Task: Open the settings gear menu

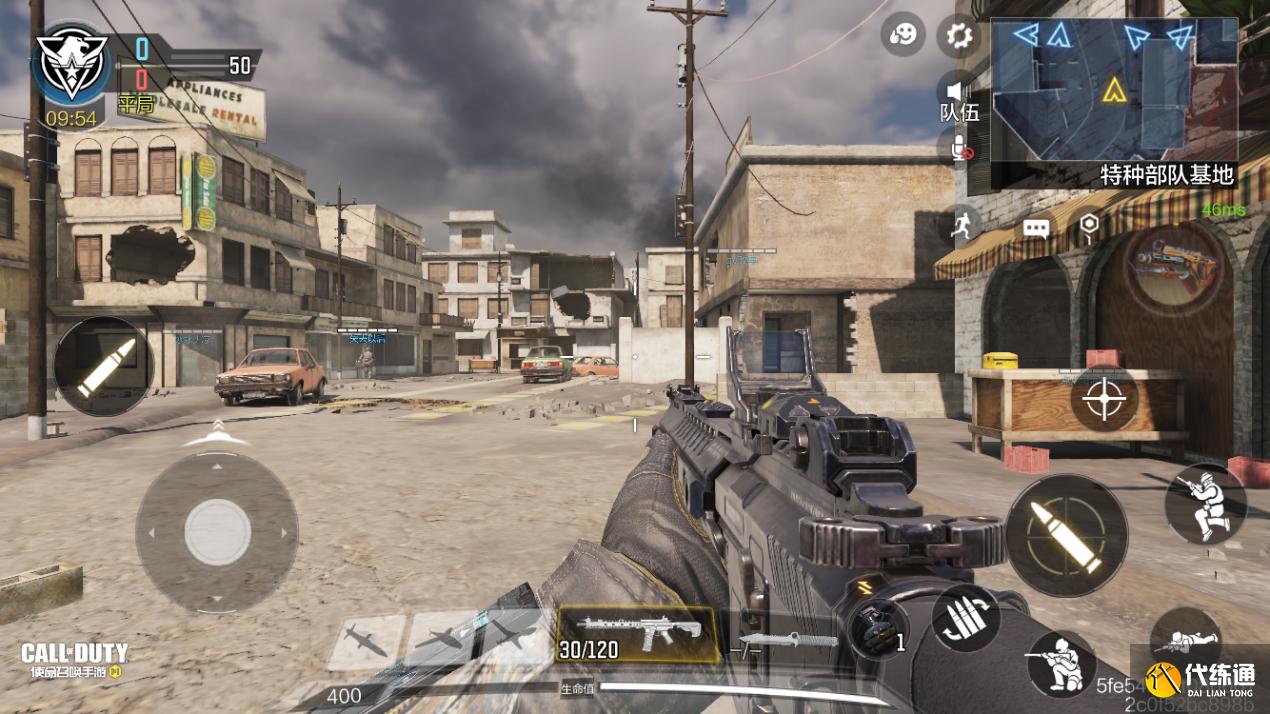Action: [959, 37]
